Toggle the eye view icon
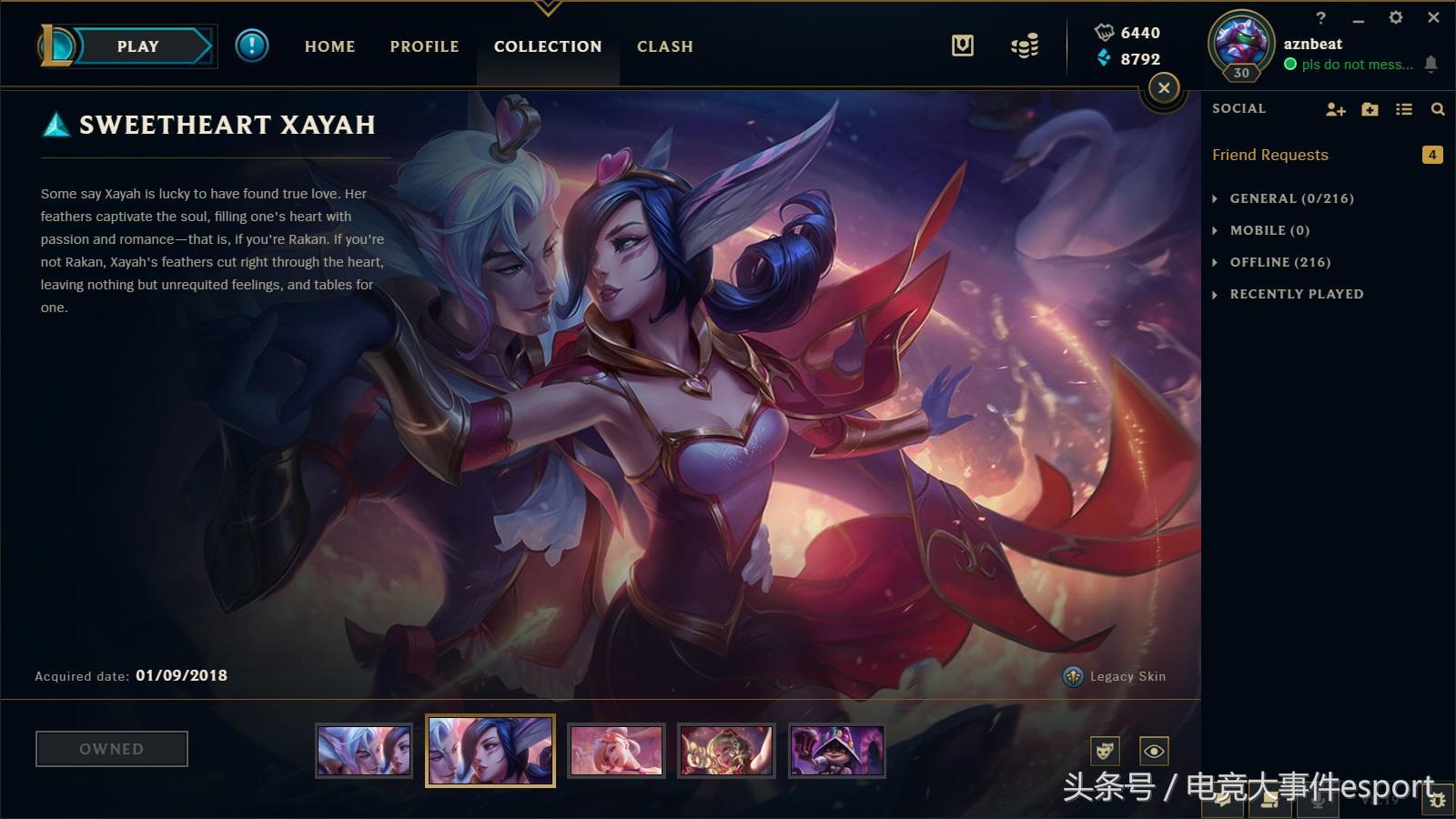 [1154, 751]
